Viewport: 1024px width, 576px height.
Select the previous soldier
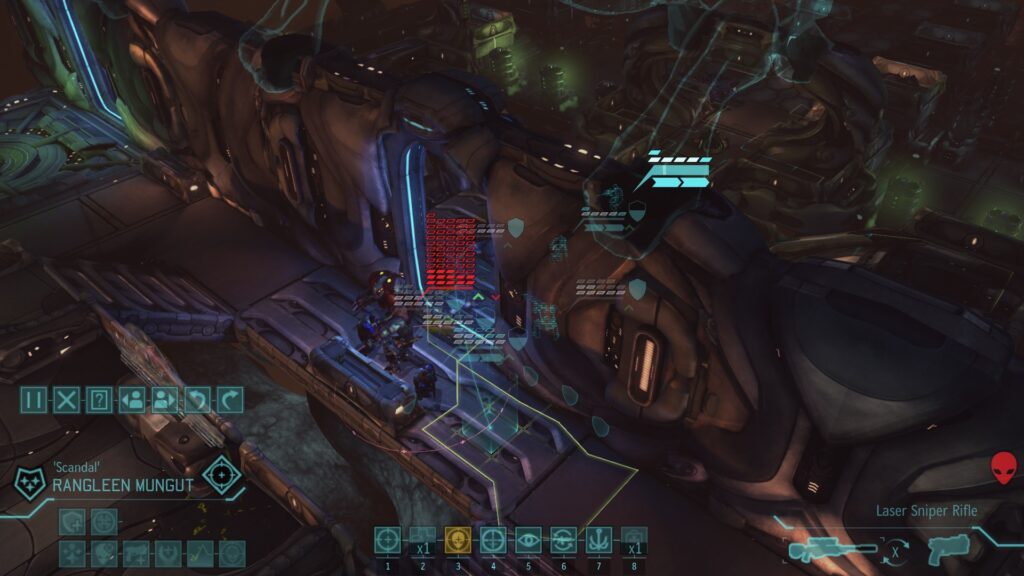pyautogui.click(x=131, y=401)
